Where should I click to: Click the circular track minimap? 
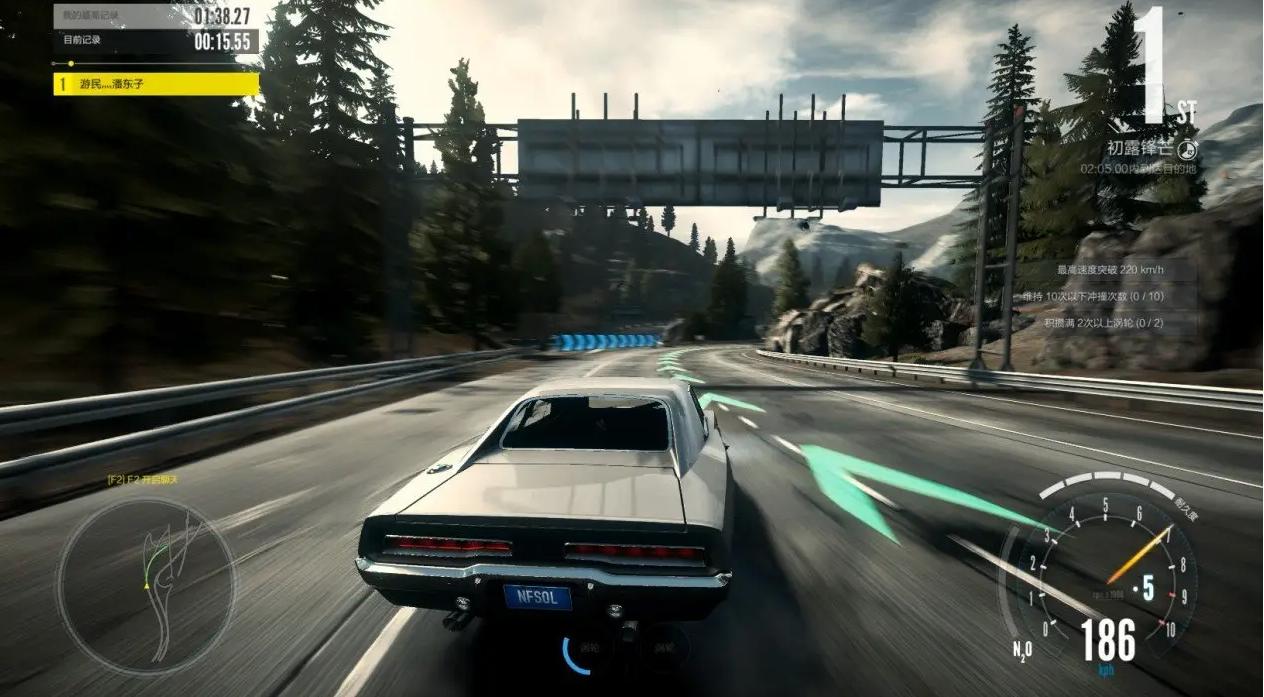click(145, 585)
